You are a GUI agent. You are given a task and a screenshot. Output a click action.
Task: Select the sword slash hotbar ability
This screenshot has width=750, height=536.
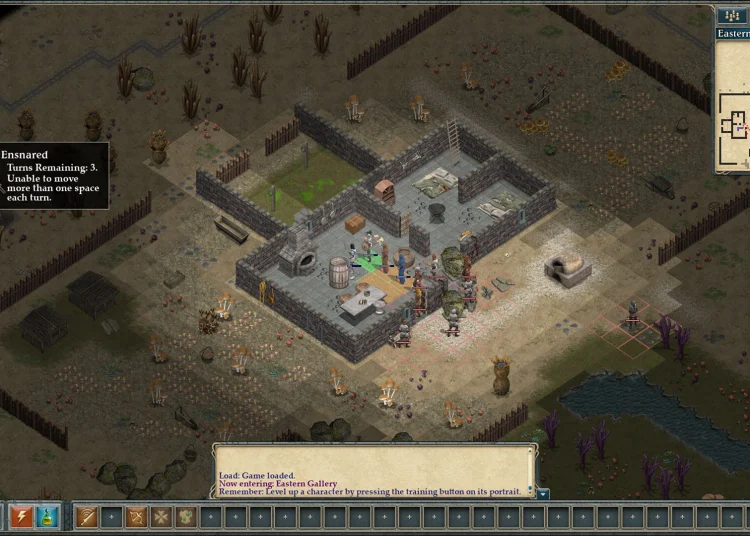click(x=86, y=516)
